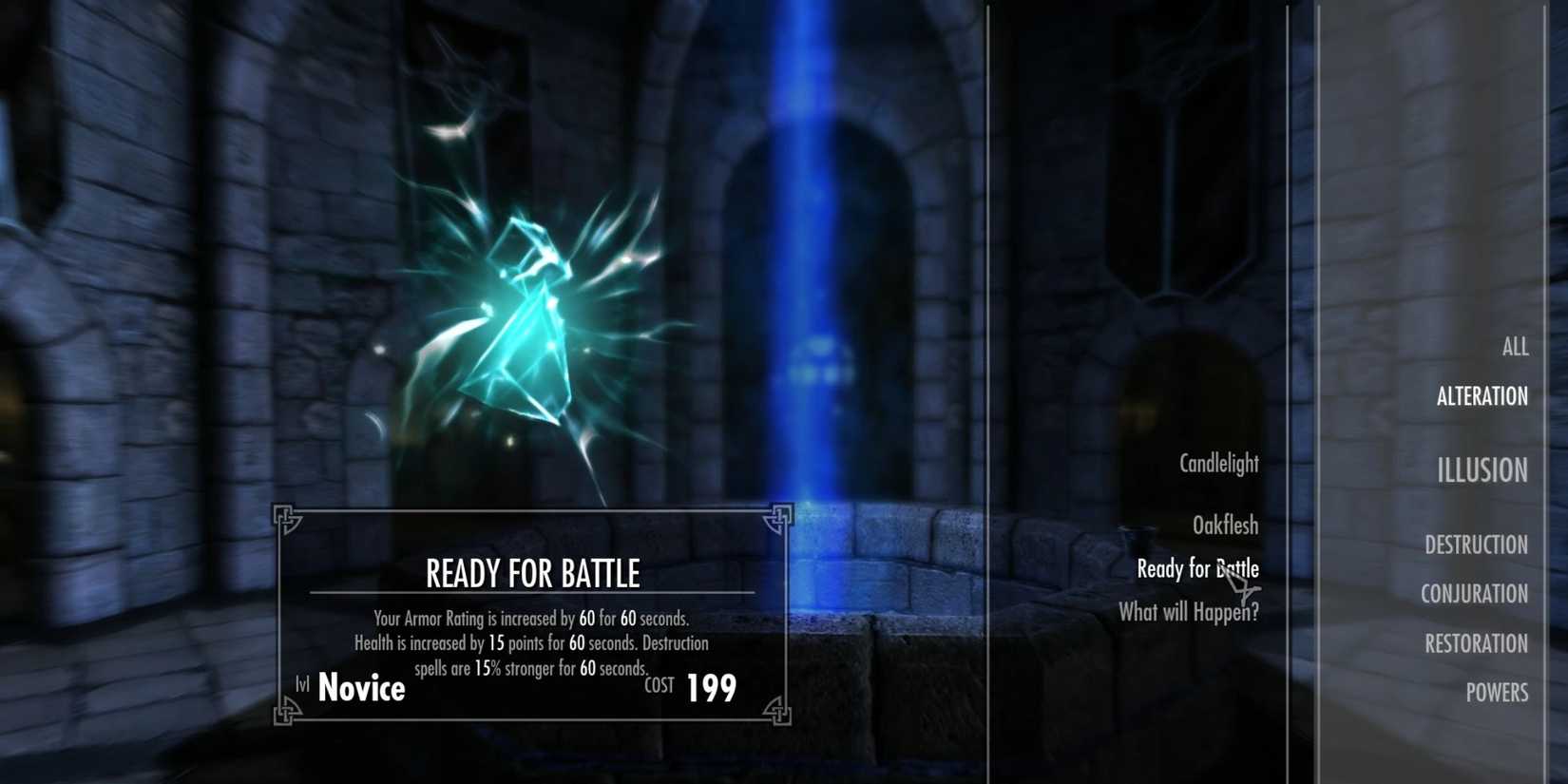View the Restoration spells
The image size is (1568, 784).
1476,643
